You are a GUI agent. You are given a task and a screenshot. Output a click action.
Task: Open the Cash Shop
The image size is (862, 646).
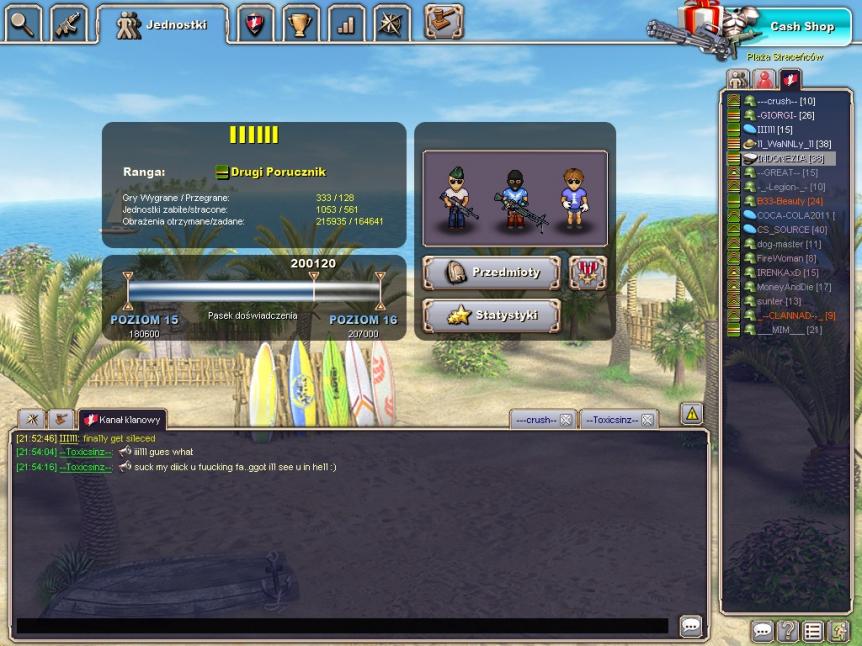point(801,26)
